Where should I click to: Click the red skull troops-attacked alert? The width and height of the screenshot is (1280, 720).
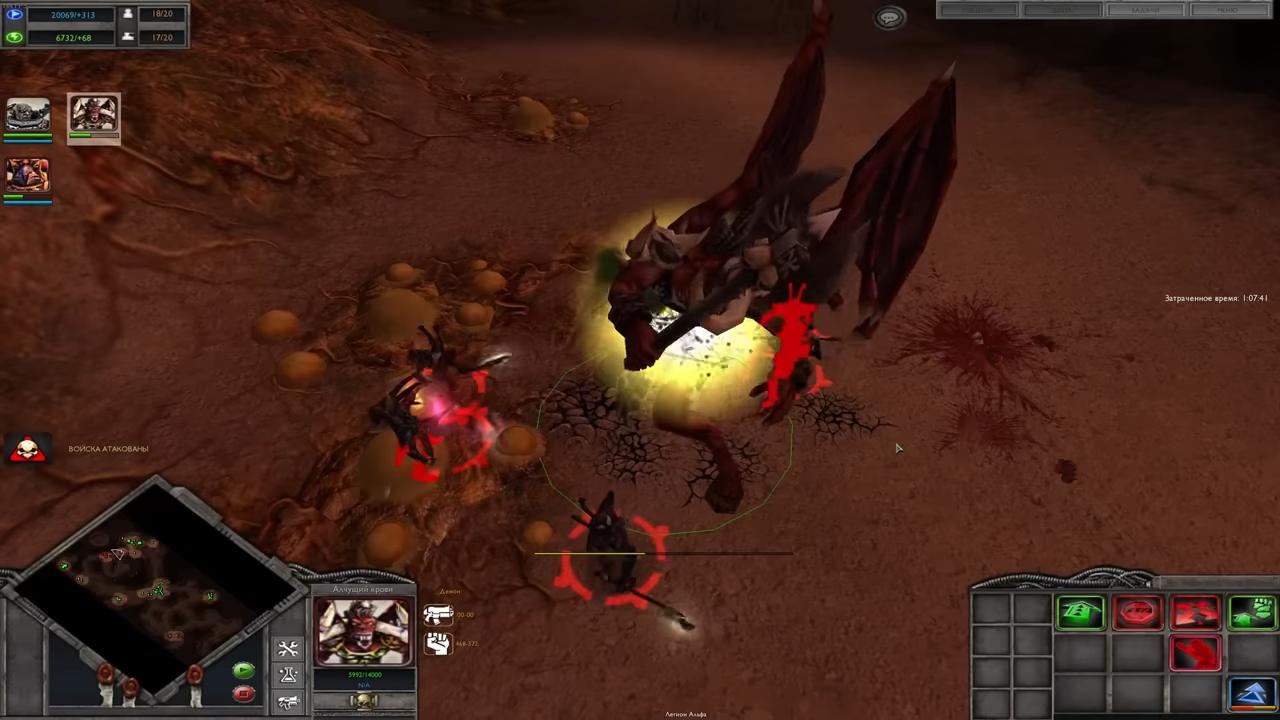[x=28, y=449]
